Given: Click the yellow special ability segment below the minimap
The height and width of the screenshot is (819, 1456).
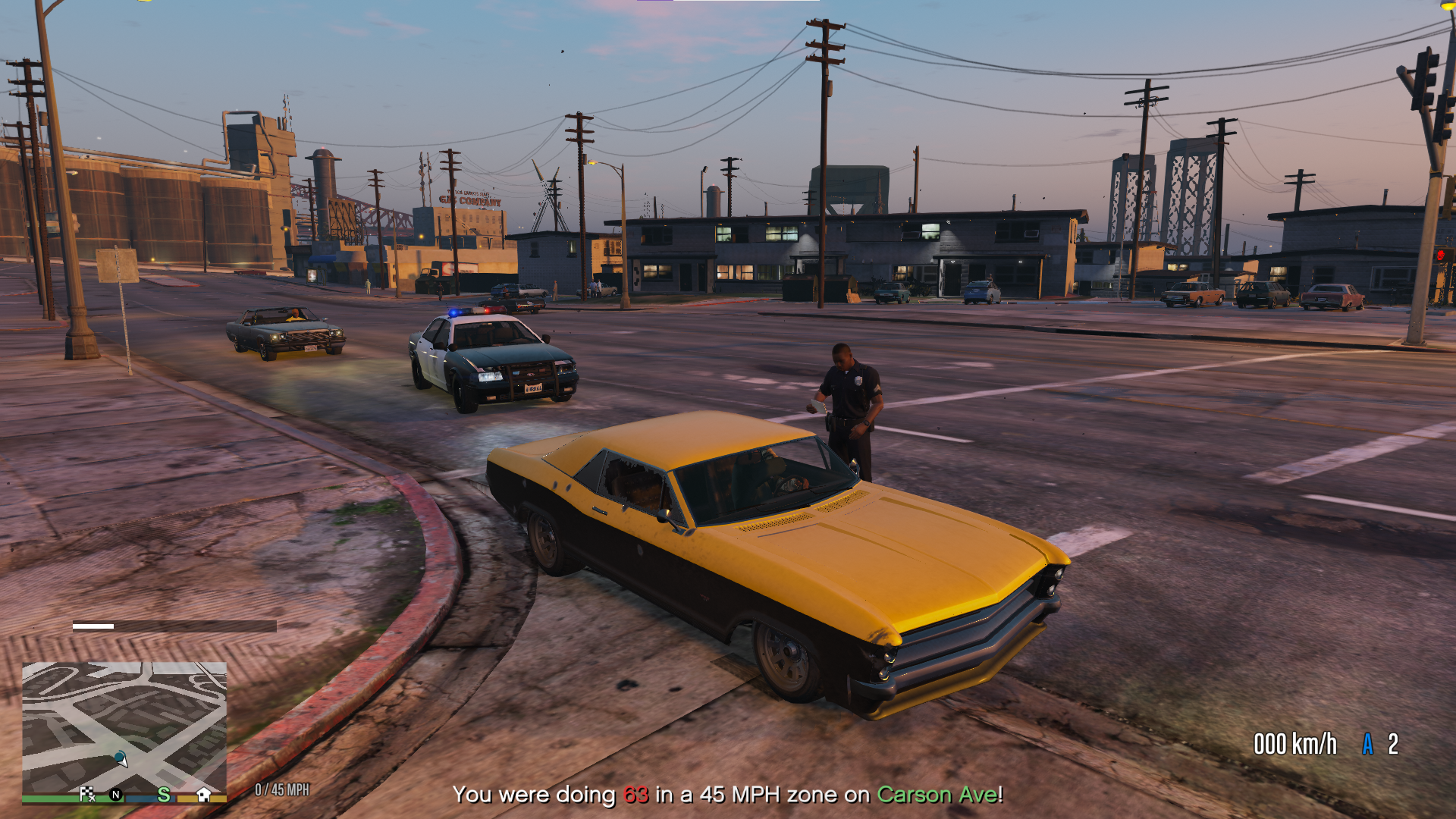Looking at the screenshot, I should 186,799.
